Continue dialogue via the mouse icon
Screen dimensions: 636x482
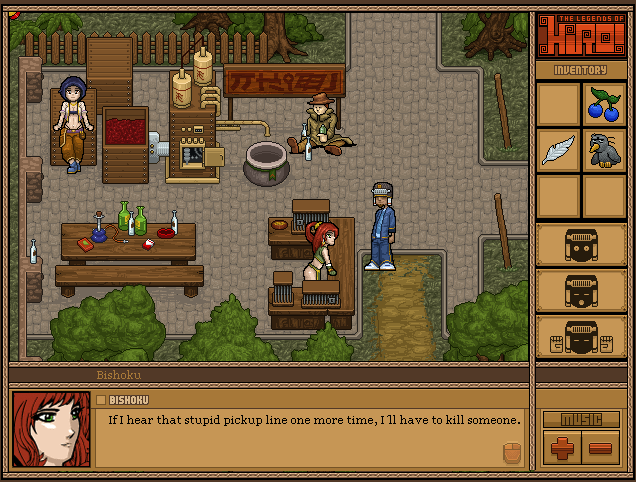coord(510,452)
